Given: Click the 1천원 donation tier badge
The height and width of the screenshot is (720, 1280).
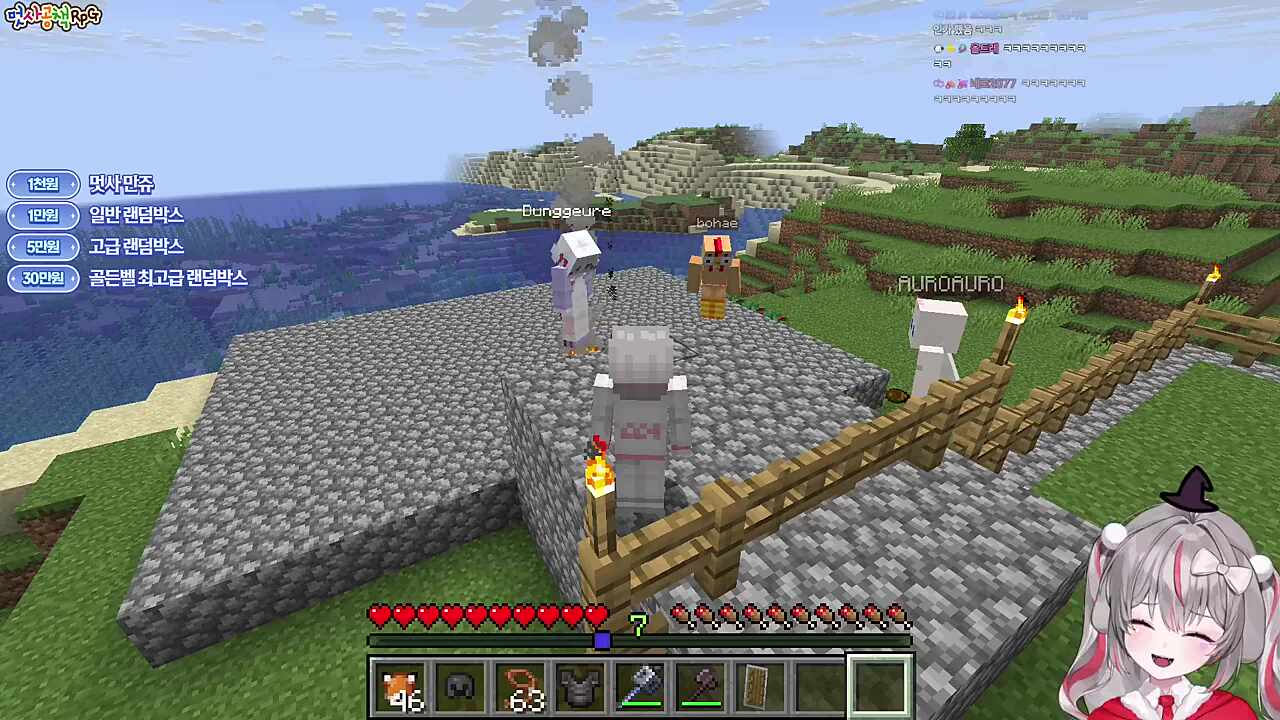Looking at the screenshot, I should (x=43, y=184).
